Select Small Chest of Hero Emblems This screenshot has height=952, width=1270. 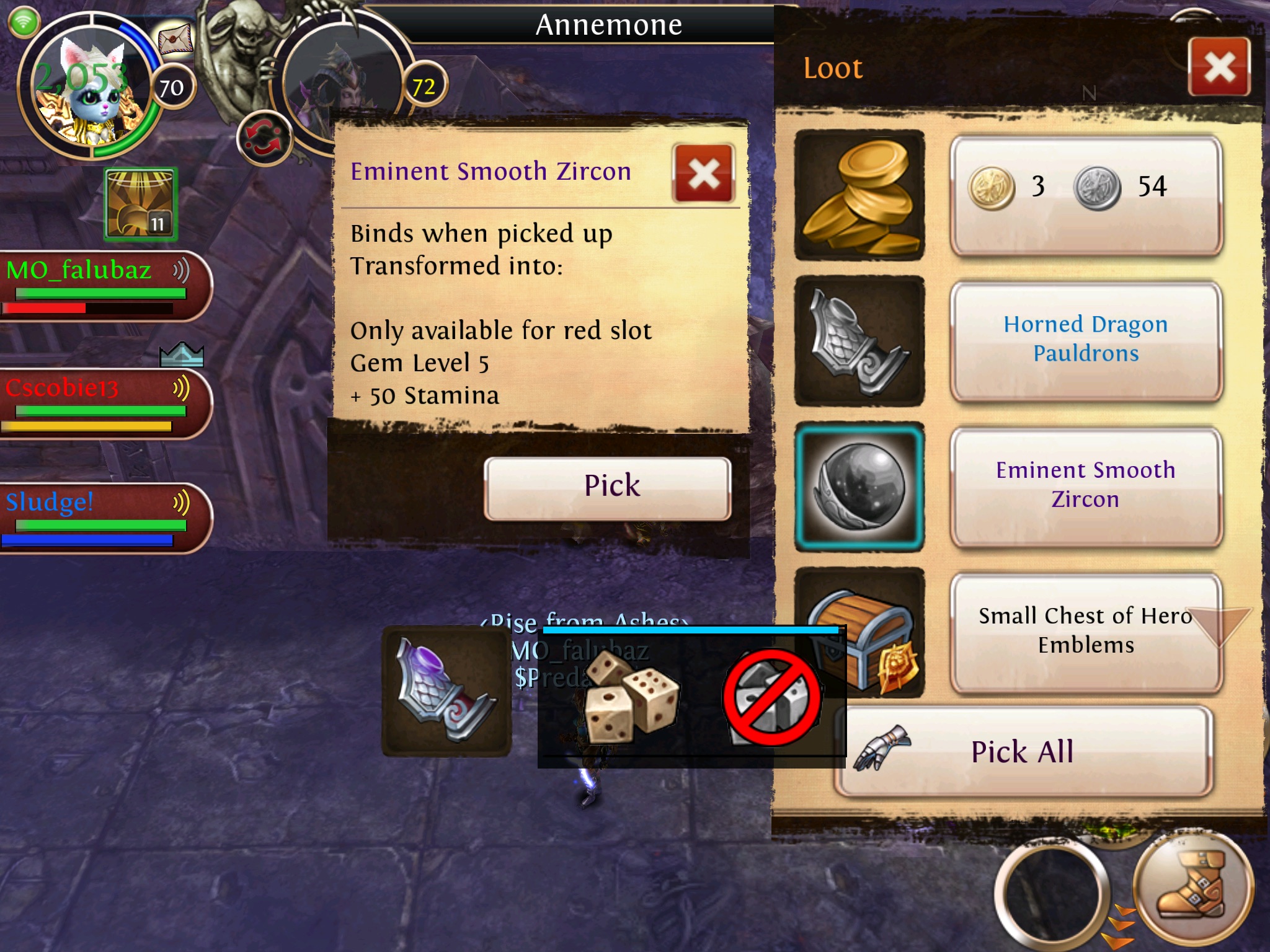1086,632
